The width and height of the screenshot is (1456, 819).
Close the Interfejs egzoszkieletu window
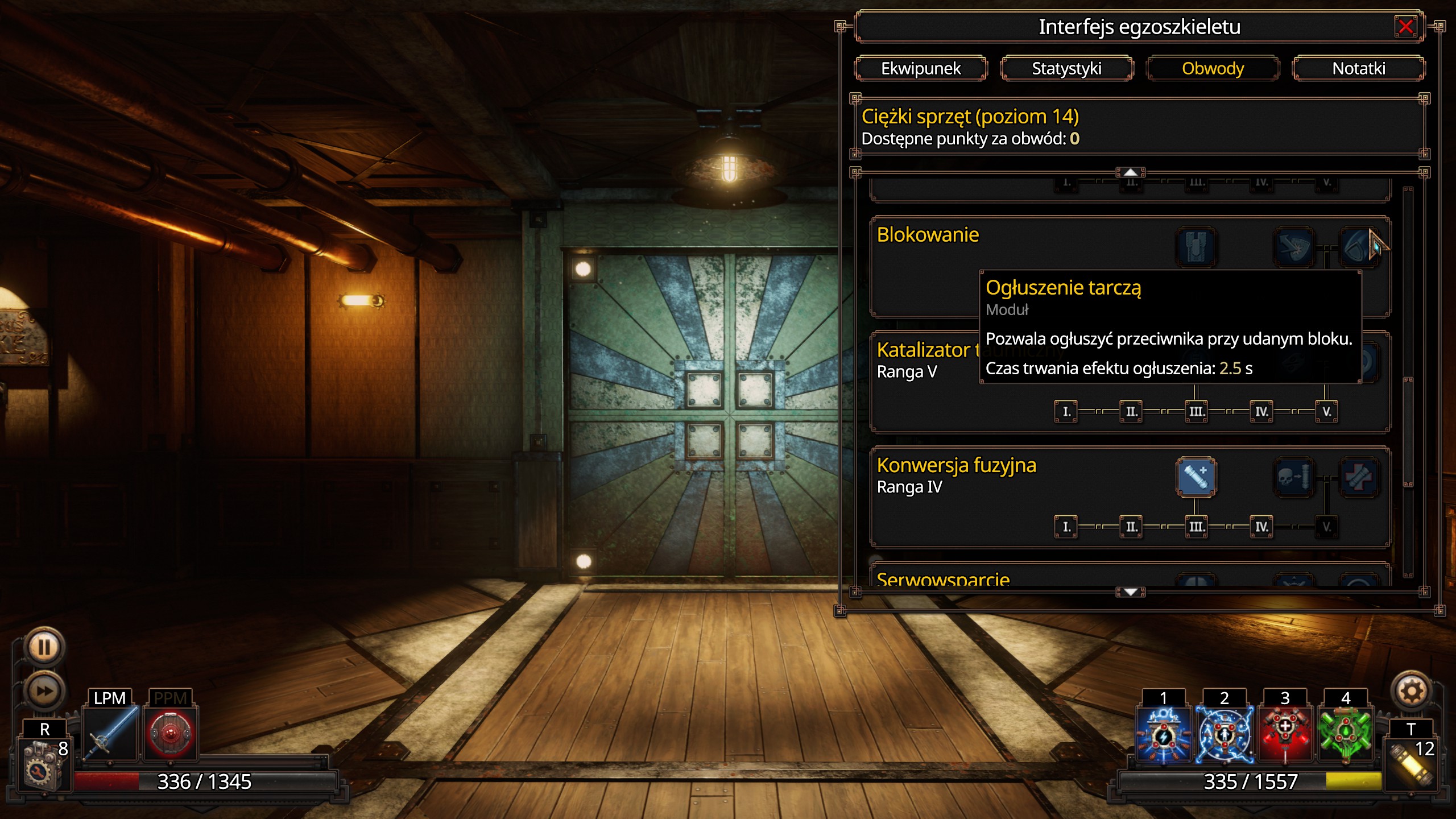pyautogui.click(x=1405, y=27)
